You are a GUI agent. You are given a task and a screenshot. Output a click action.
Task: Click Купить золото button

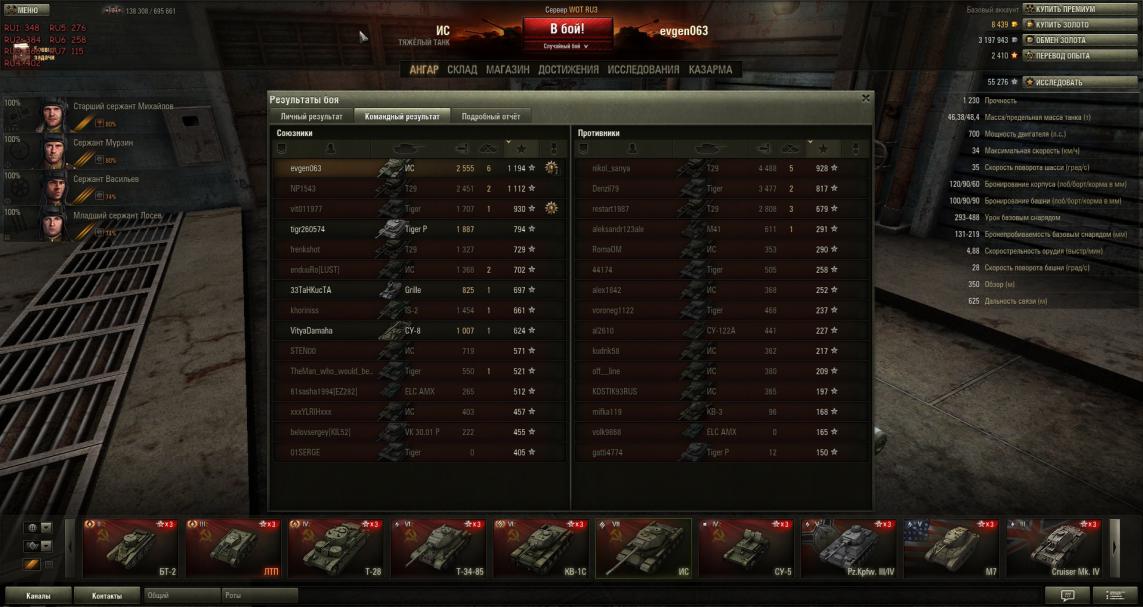[1066, 24]
